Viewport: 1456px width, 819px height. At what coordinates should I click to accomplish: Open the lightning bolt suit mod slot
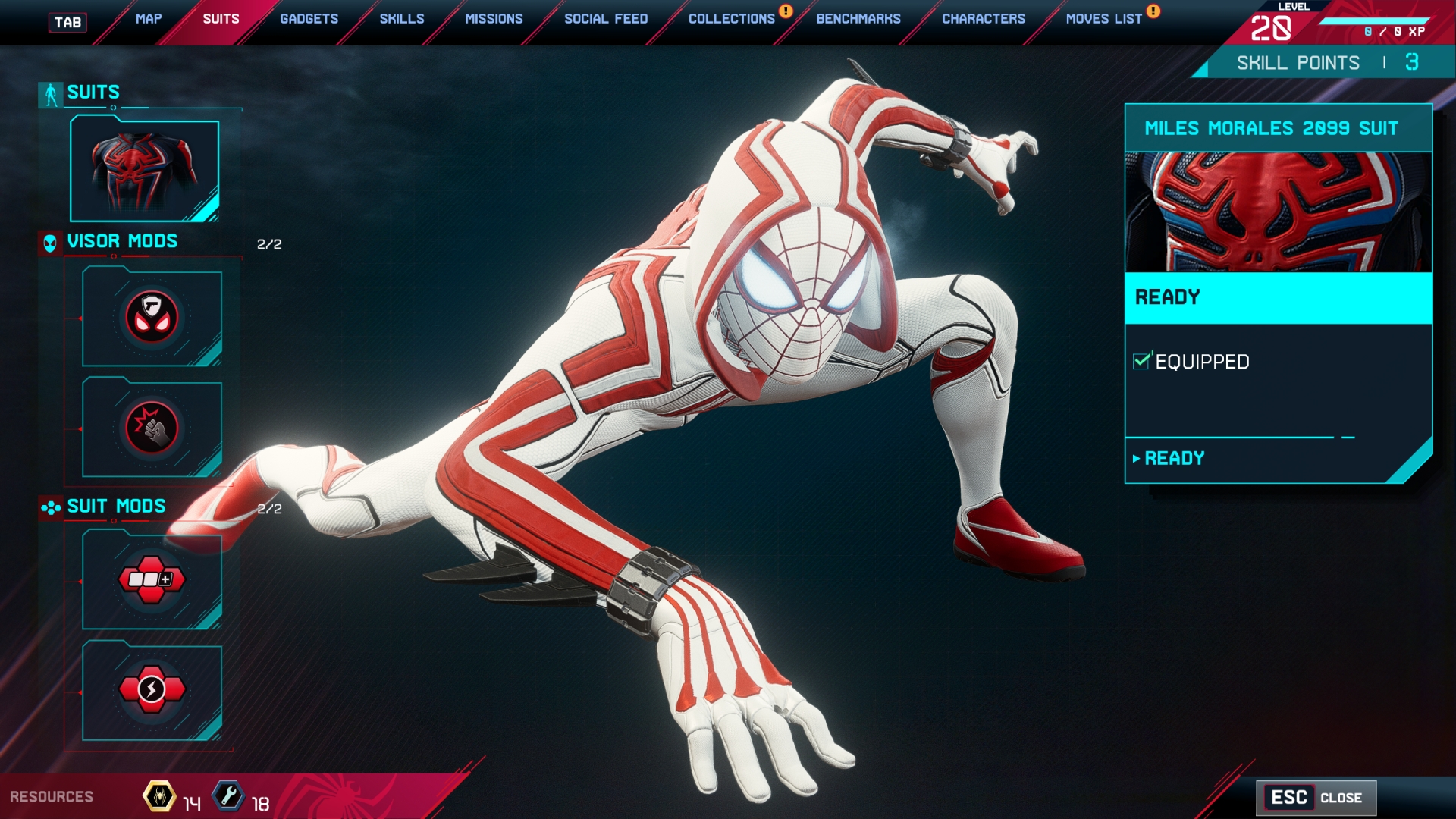pyautogui.click(x=152, y=691)
